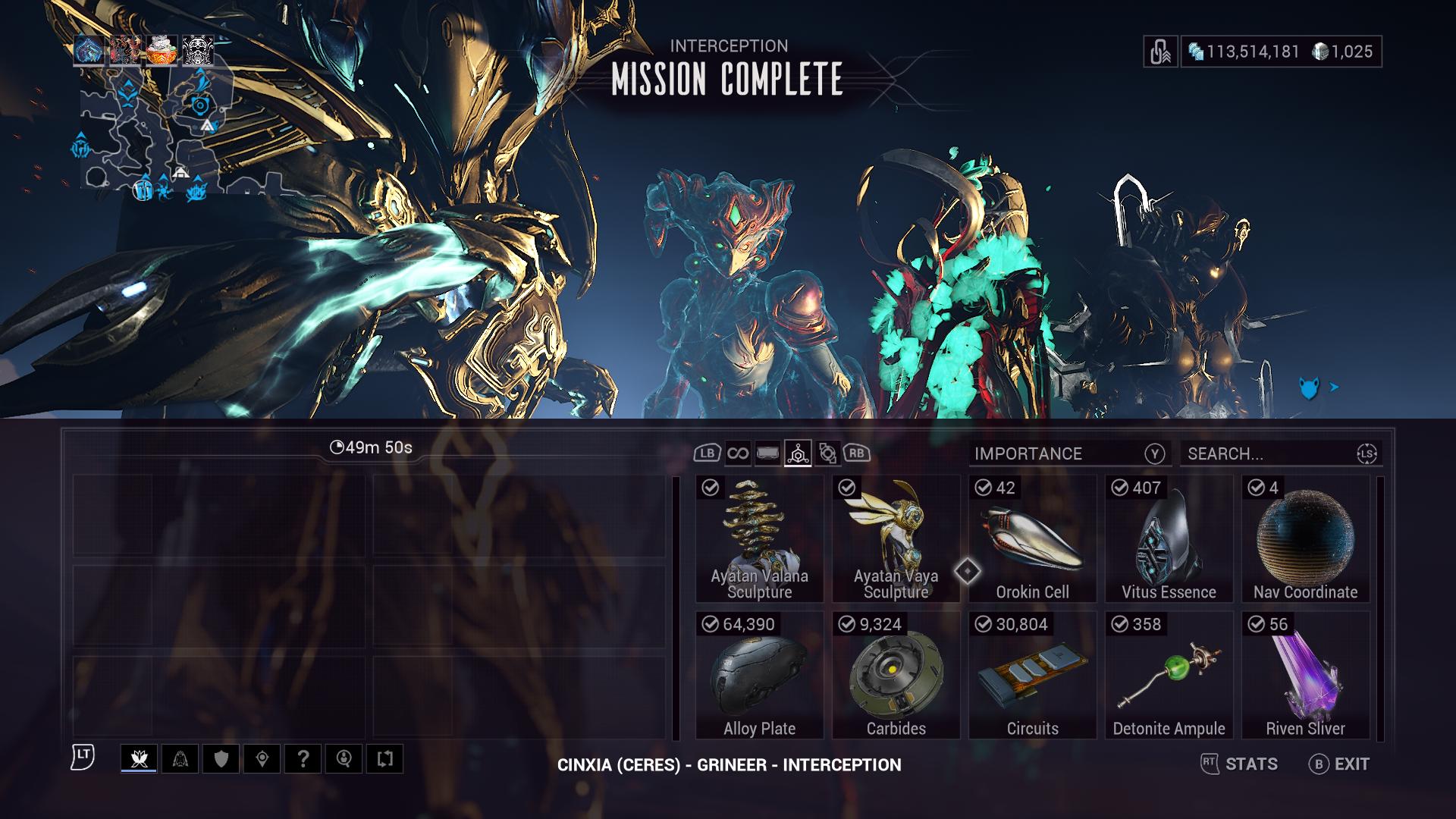Image resolution: width=1456 pixels, height=819 pixels.
Task: Select the Vitus Essence reward tile
Action: [1169, 539]
